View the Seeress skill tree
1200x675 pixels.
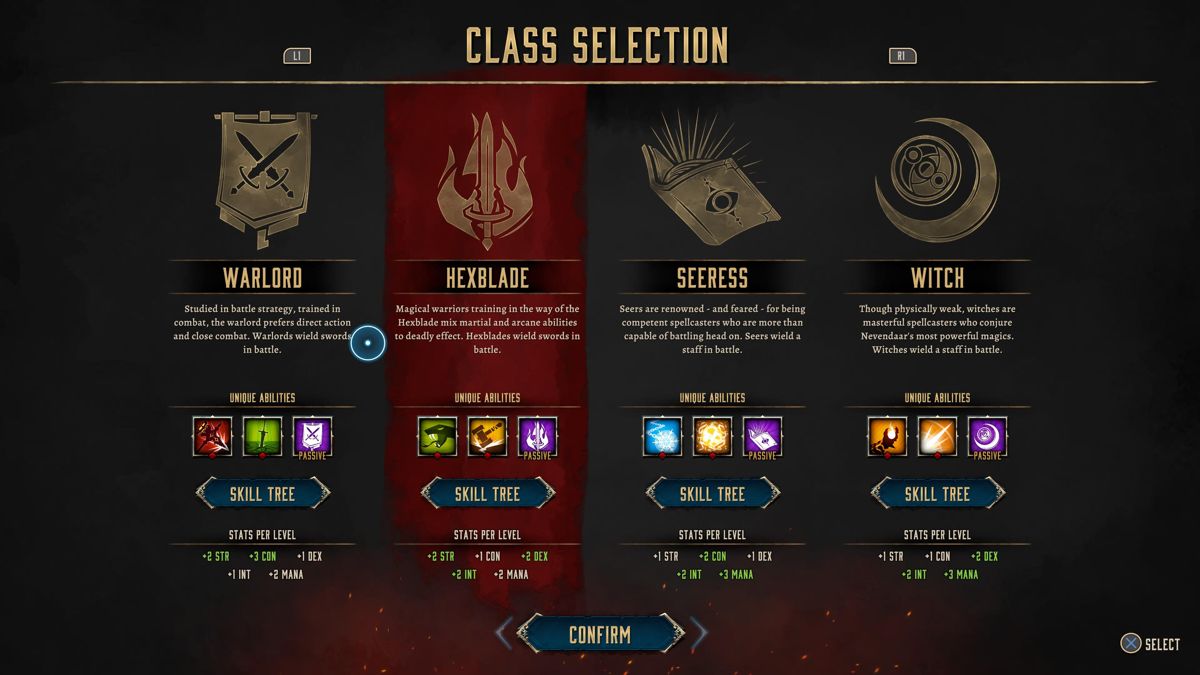tap(712, 493)
